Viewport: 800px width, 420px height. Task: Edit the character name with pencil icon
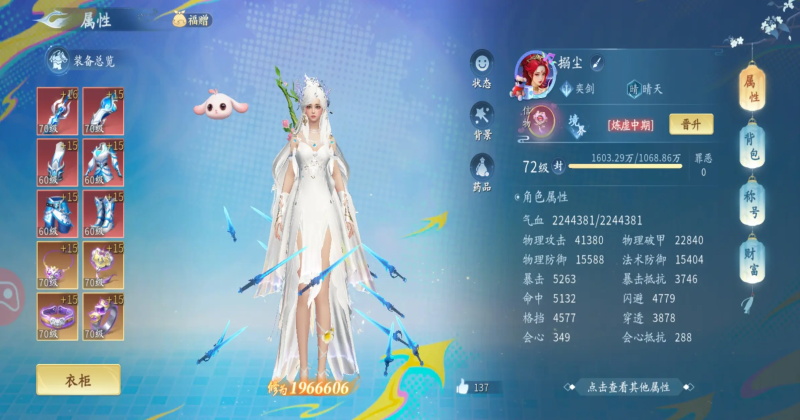coord(595,63)
